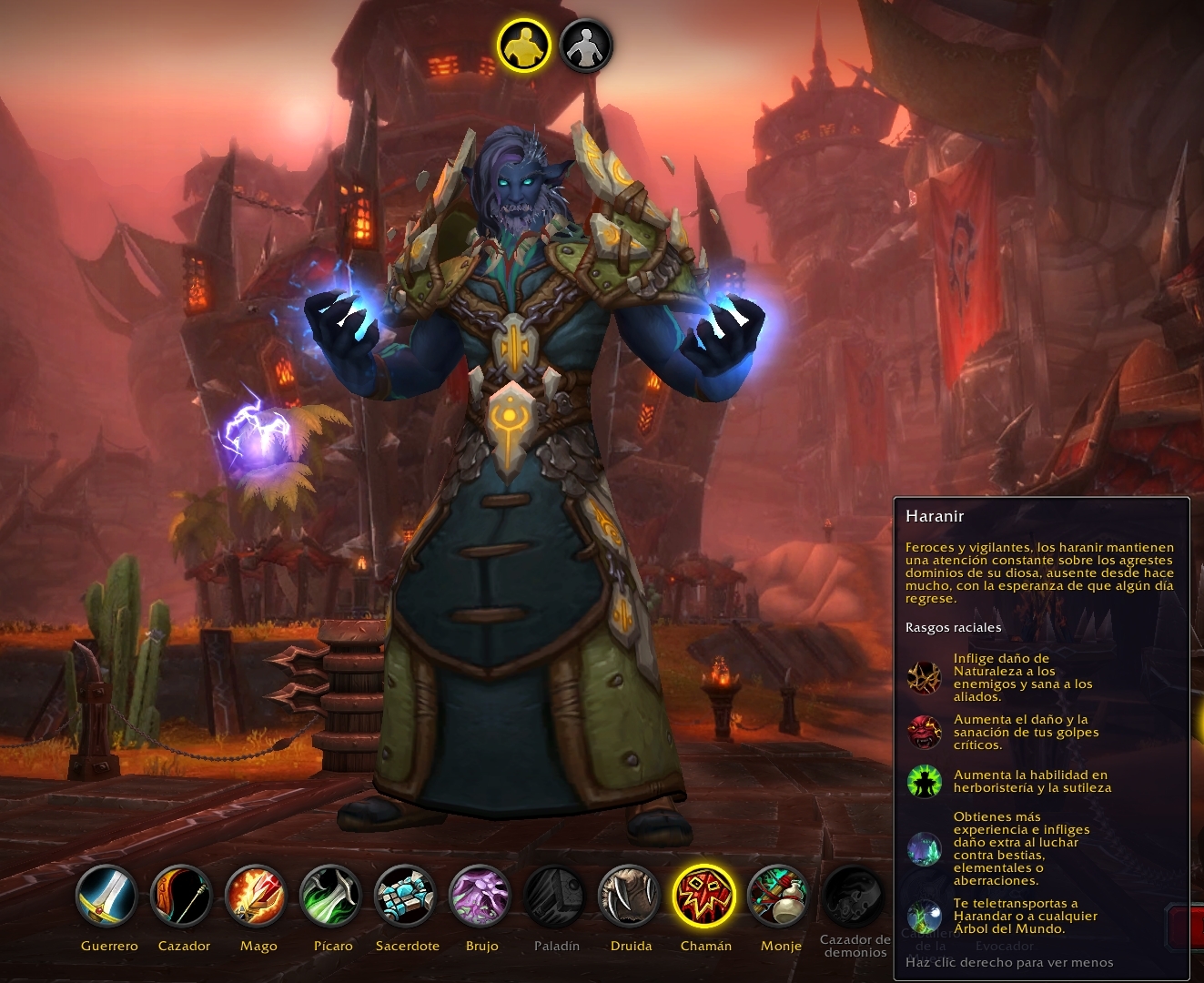This screenshot has width=1204, height=983.
Task: Pick the Brujo class icon
Action: point(481,896)
